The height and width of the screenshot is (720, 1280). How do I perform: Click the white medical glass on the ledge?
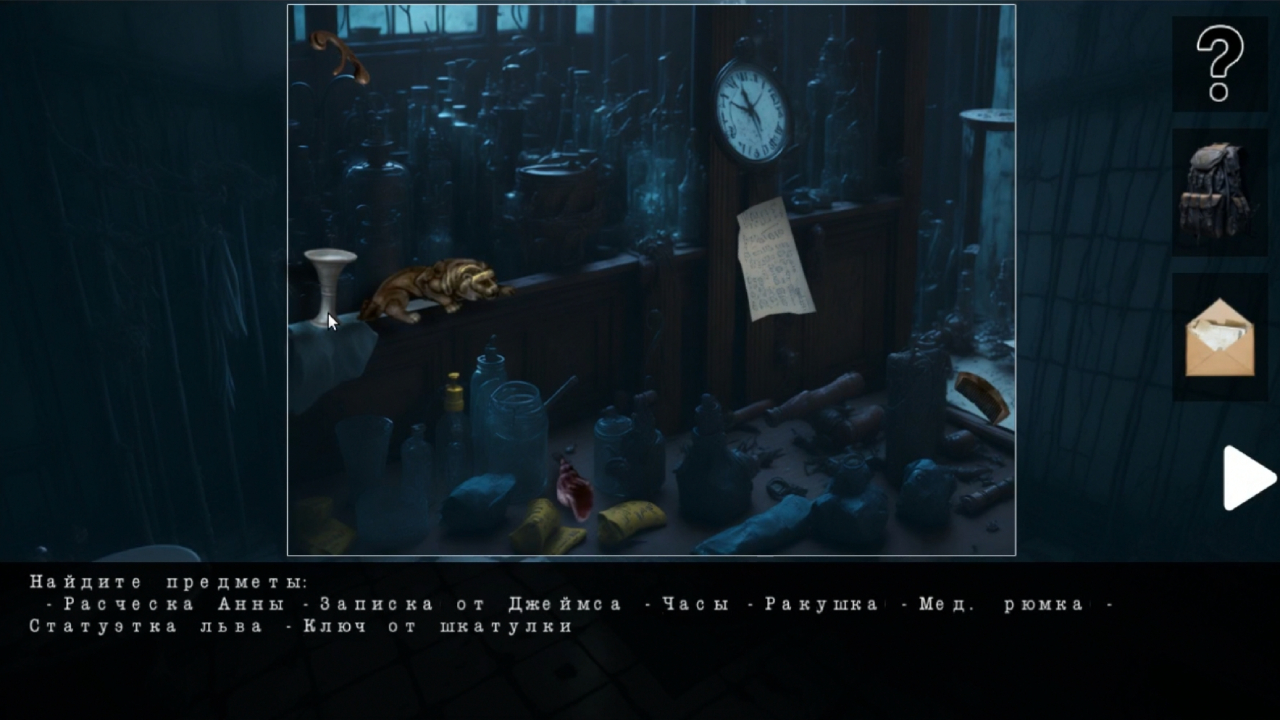click(x=331, y=275)
